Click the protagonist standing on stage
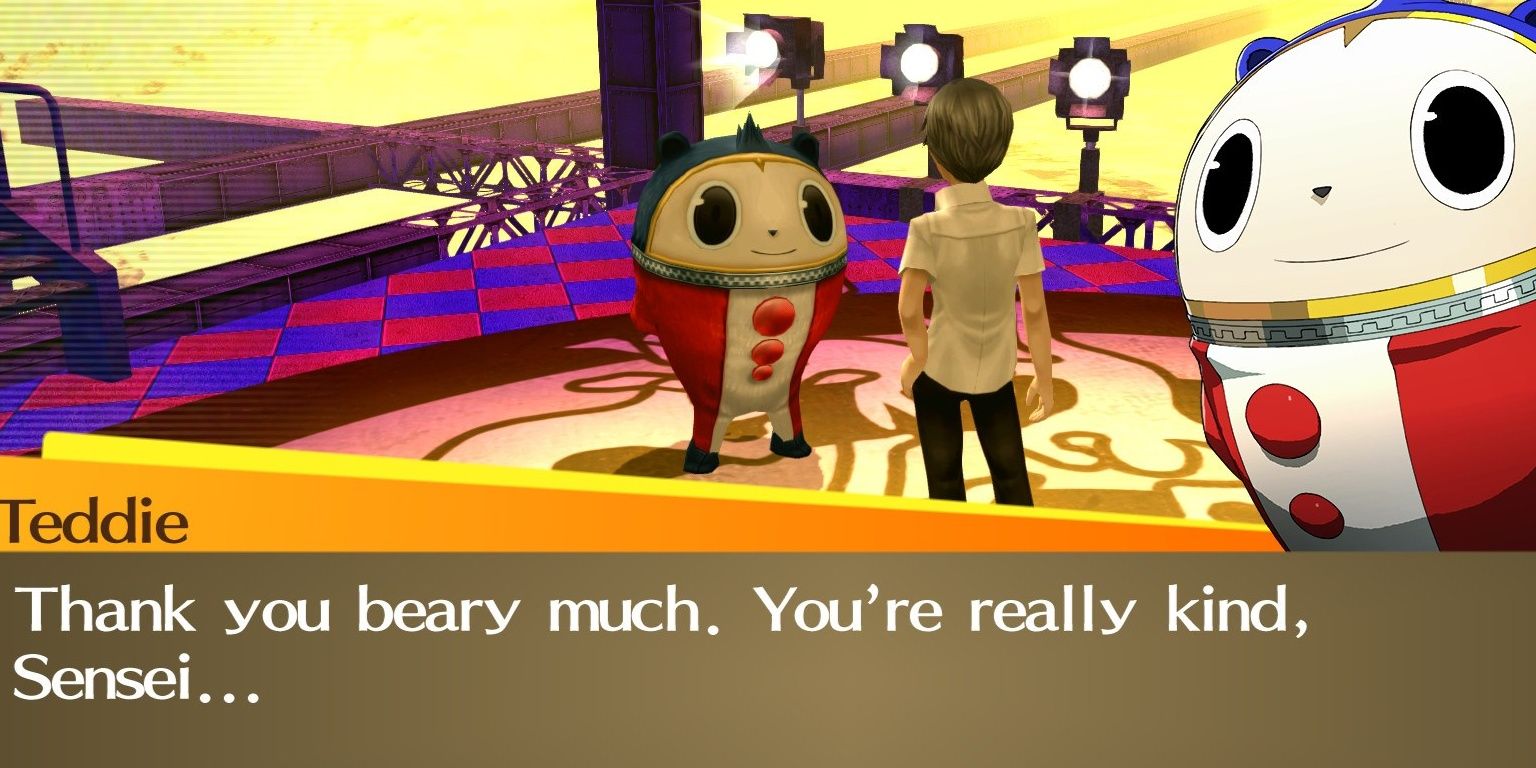 coord(965,280)
